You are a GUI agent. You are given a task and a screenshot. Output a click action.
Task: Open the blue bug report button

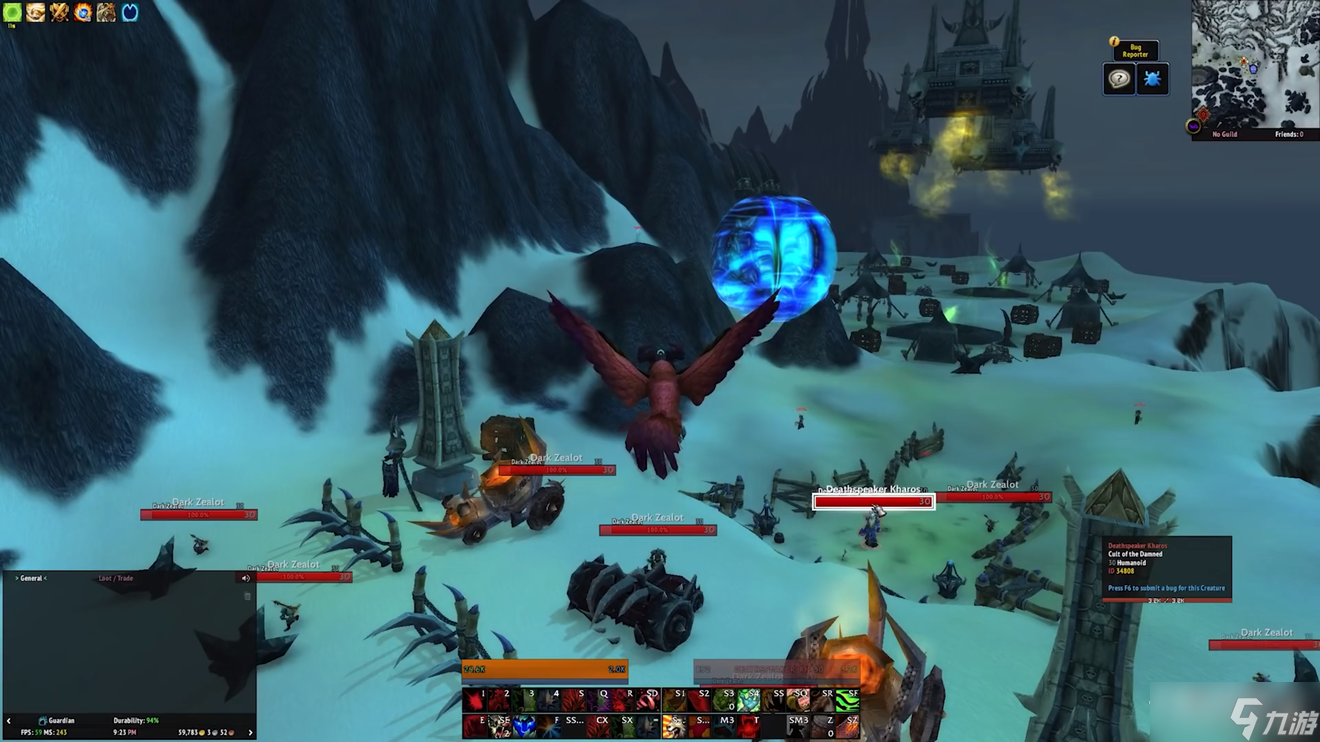[1152, 79]
